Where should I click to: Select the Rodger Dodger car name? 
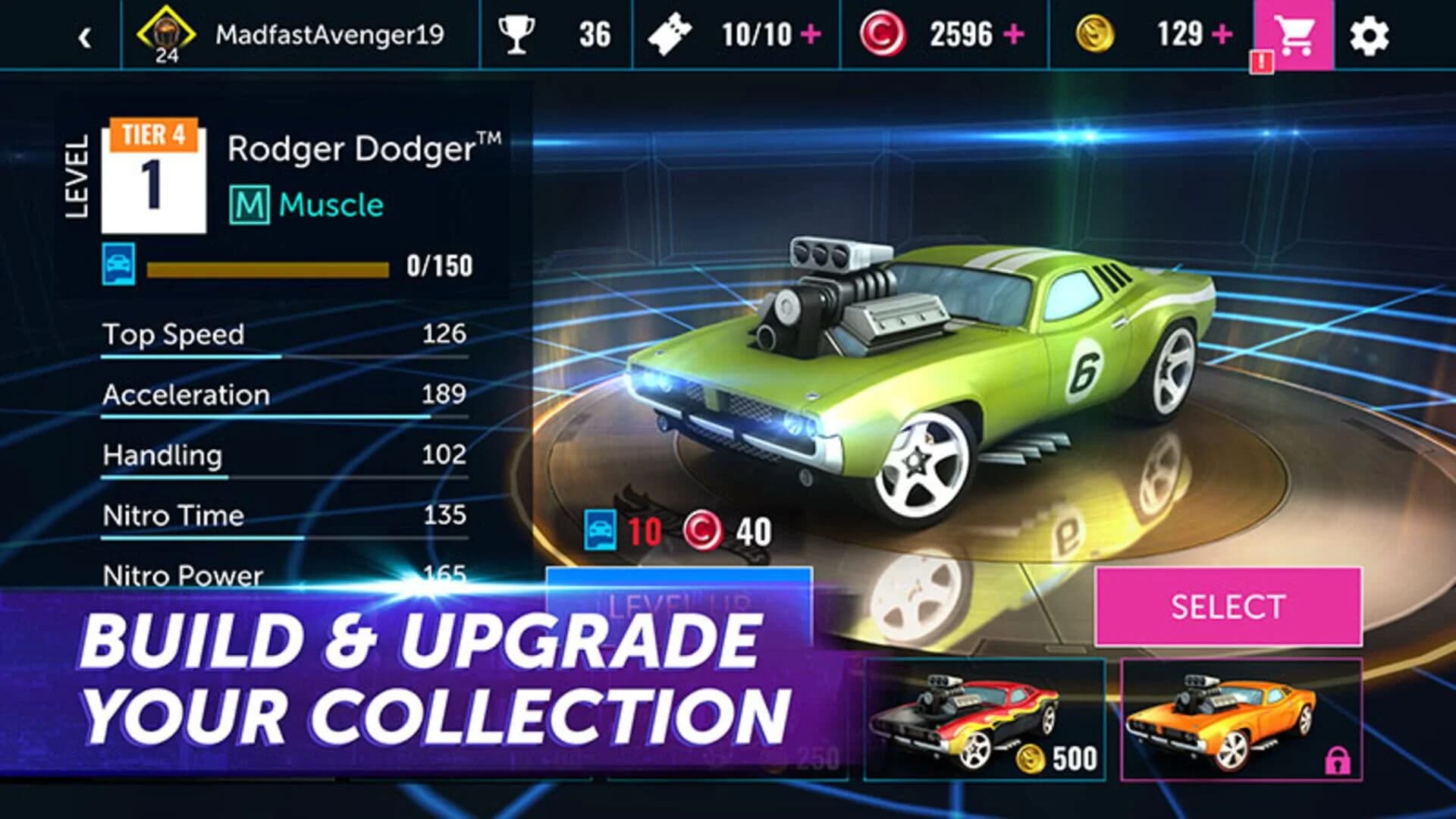[364, 148]
